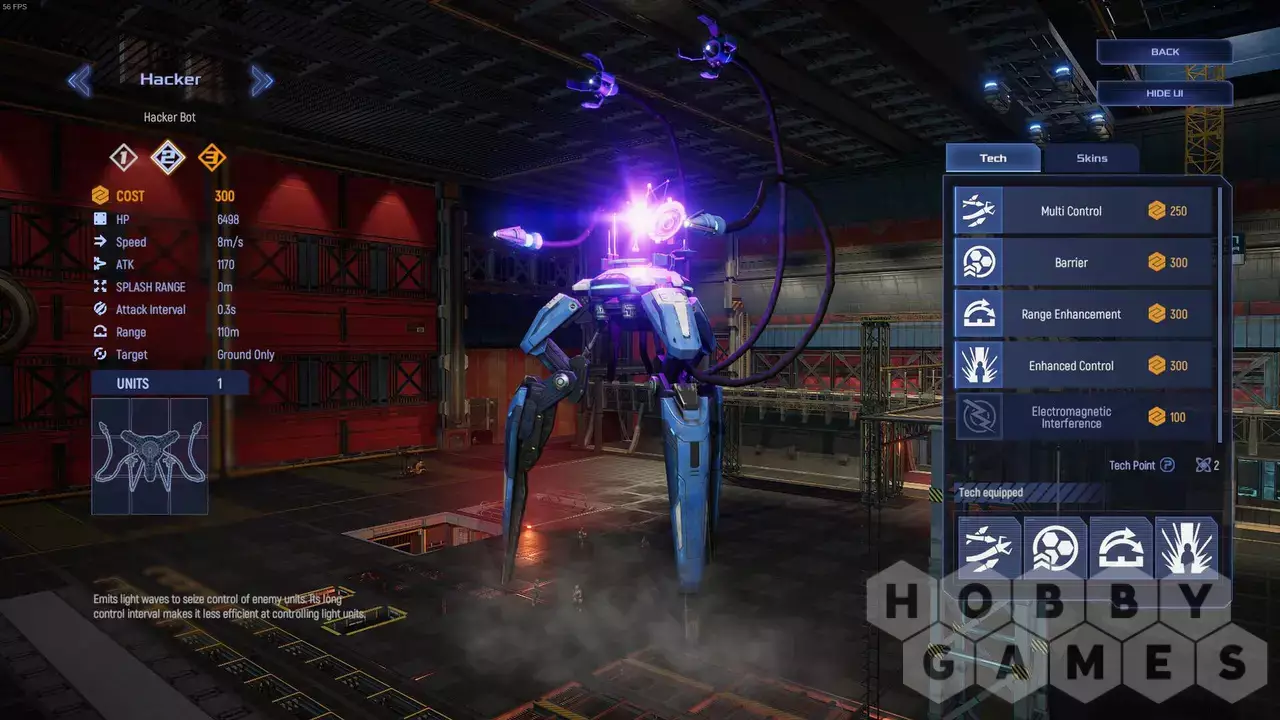Click the Hacker unit formation thumbnail

(150, 456)
